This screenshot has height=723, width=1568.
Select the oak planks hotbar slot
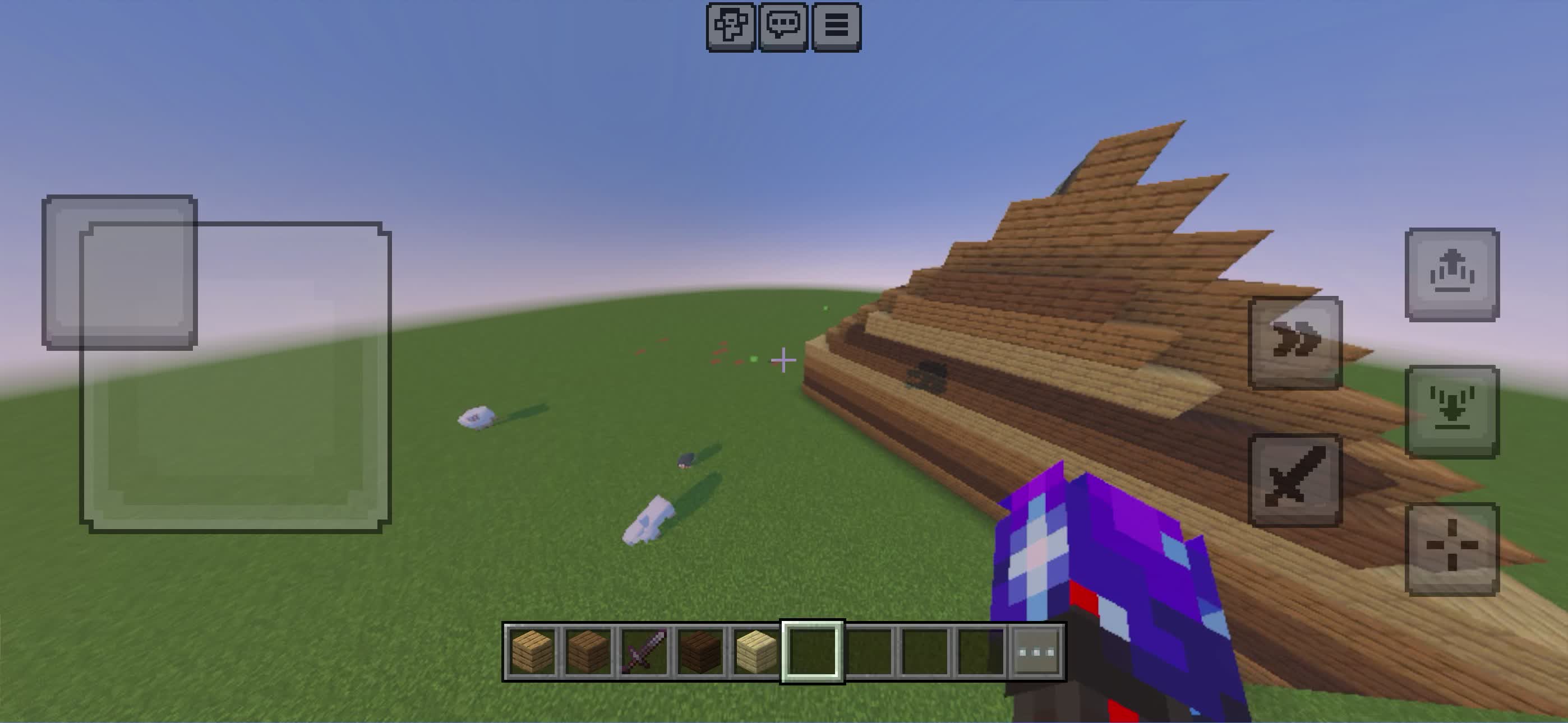(532, 652)
